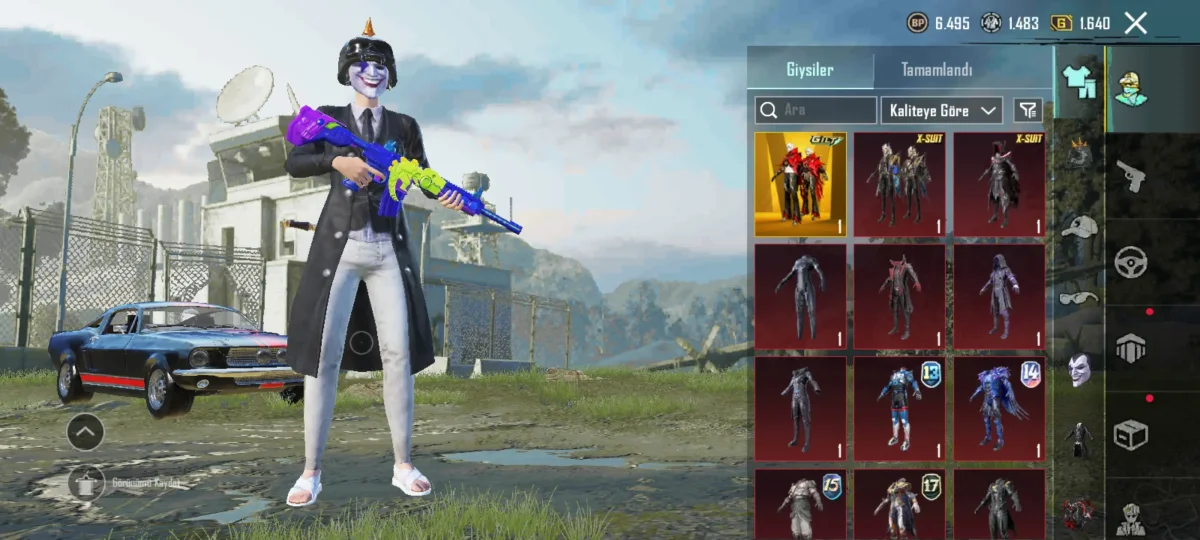Viewport: 1200px width, 540px height.
Task: Open the box crate category
Action: point(1131,434)
